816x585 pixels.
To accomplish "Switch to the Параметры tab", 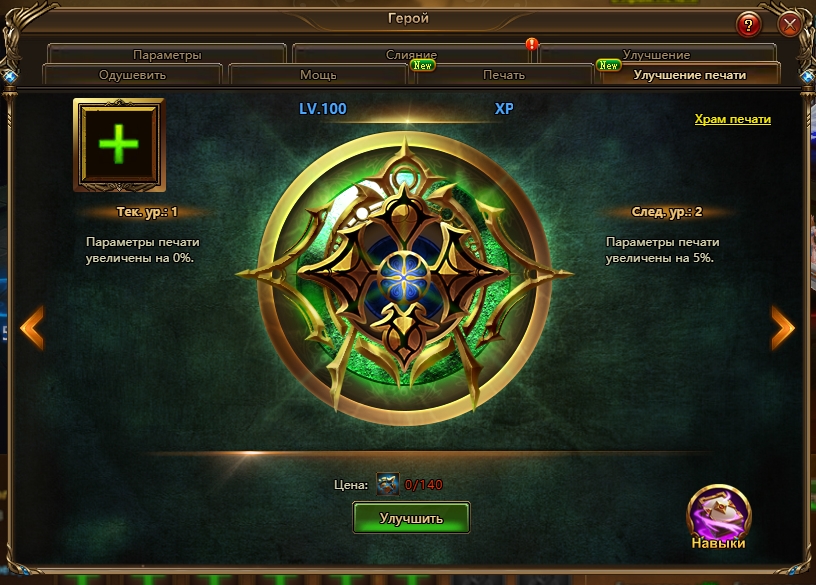I will [167, 55].
